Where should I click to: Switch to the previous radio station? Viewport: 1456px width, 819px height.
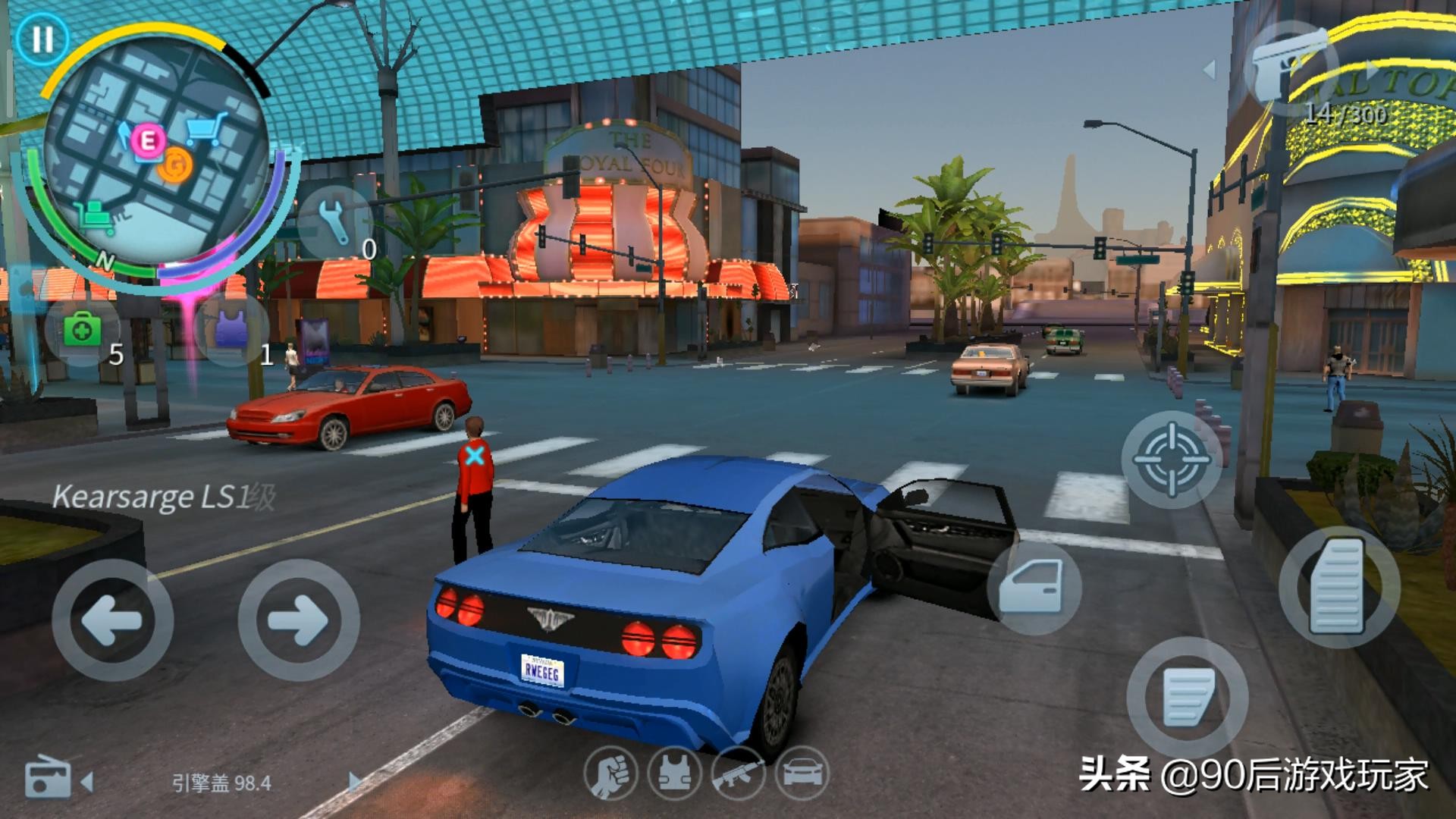[88, 781]
